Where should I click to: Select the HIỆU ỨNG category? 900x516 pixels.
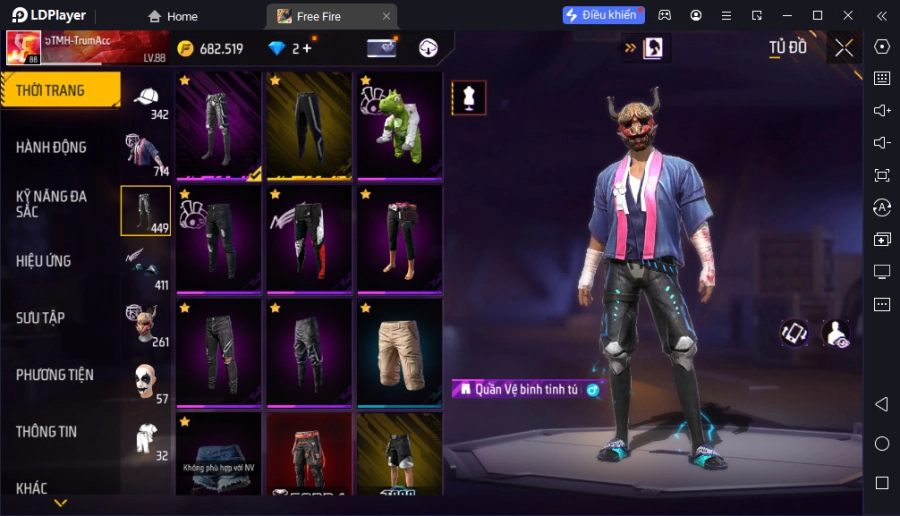[43, 261]
